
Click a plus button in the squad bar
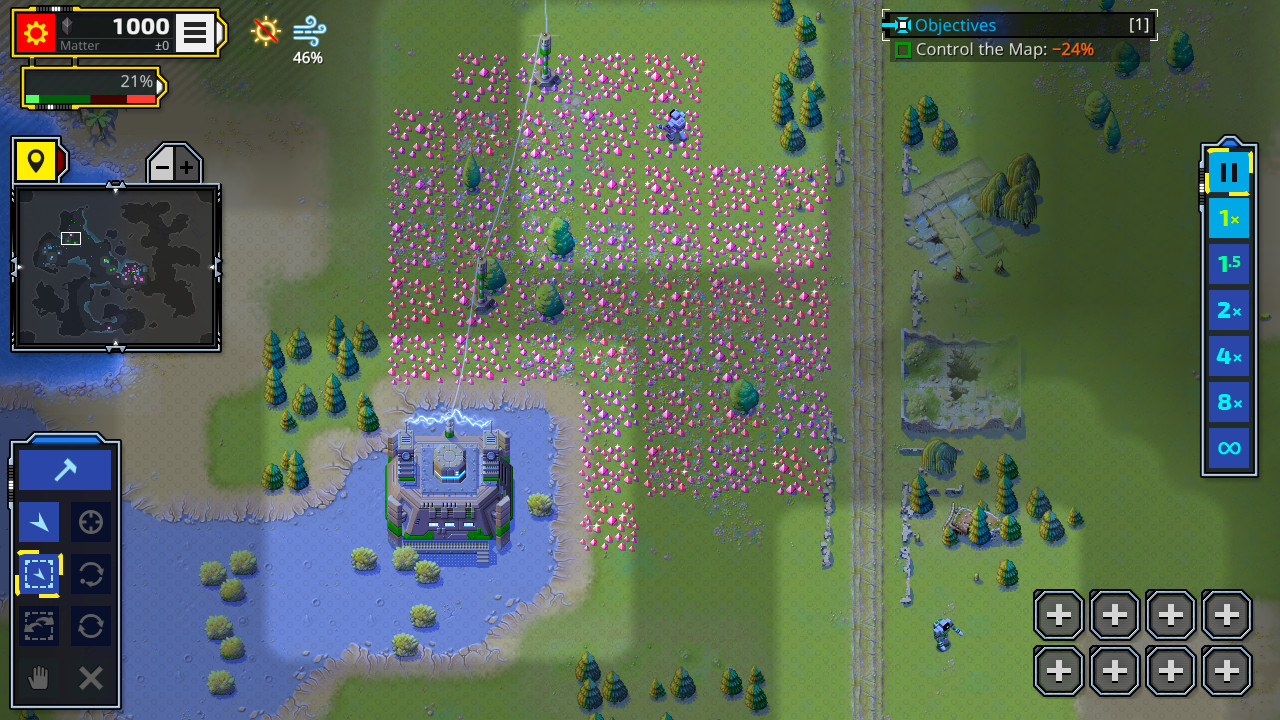(x=1057, y=614)
